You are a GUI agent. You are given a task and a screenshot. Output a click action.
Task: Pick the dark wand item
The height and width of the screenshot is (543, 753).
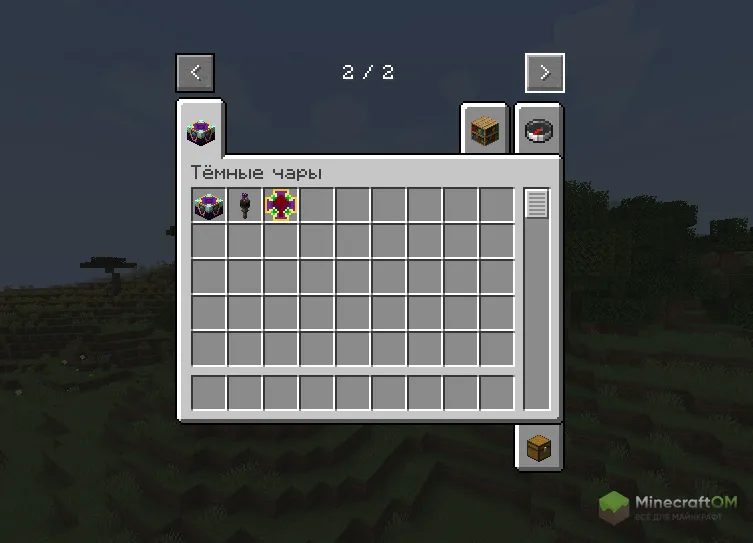[245, 205]
